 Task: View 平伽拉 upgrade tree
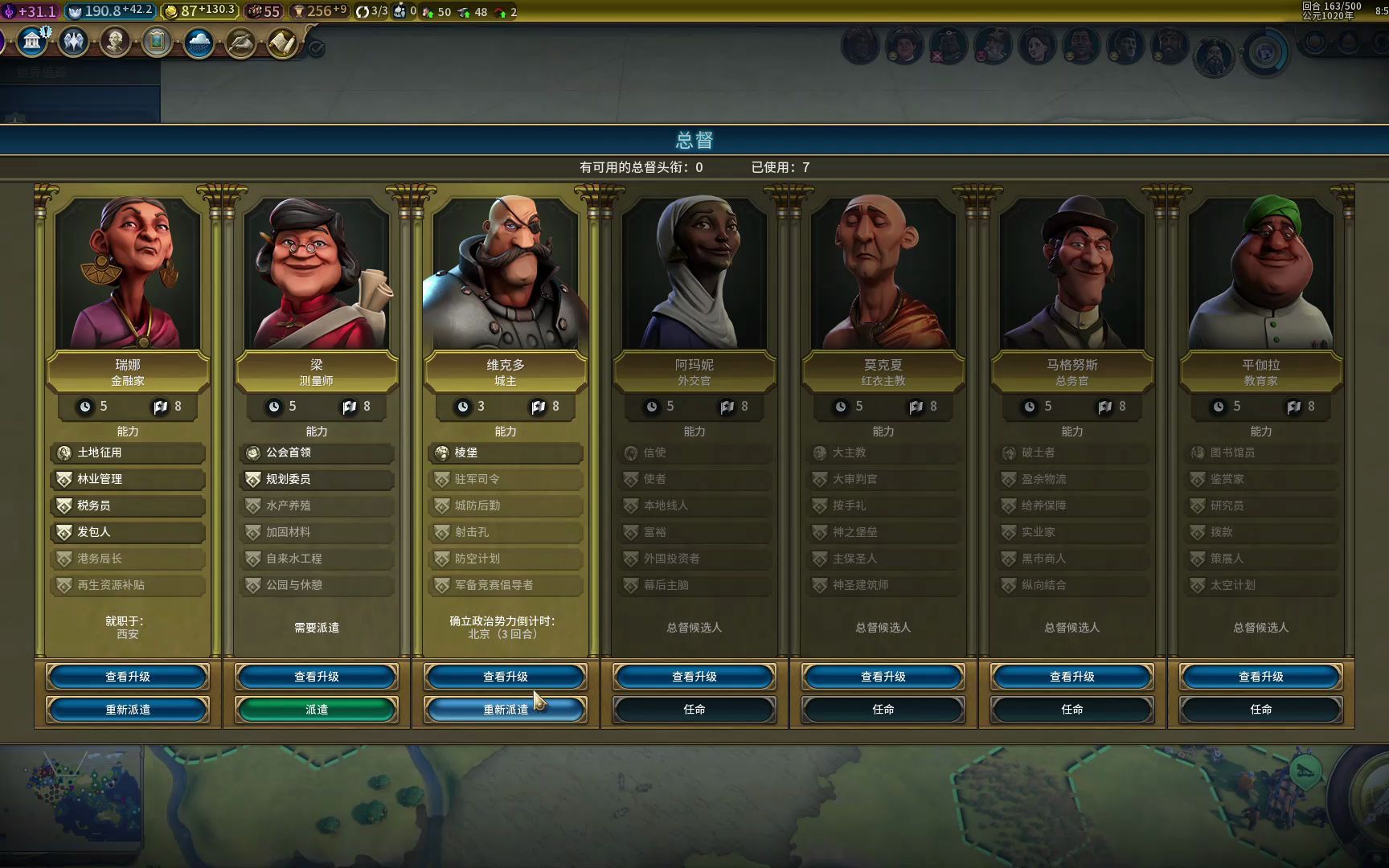click(x=1261, y=677)
